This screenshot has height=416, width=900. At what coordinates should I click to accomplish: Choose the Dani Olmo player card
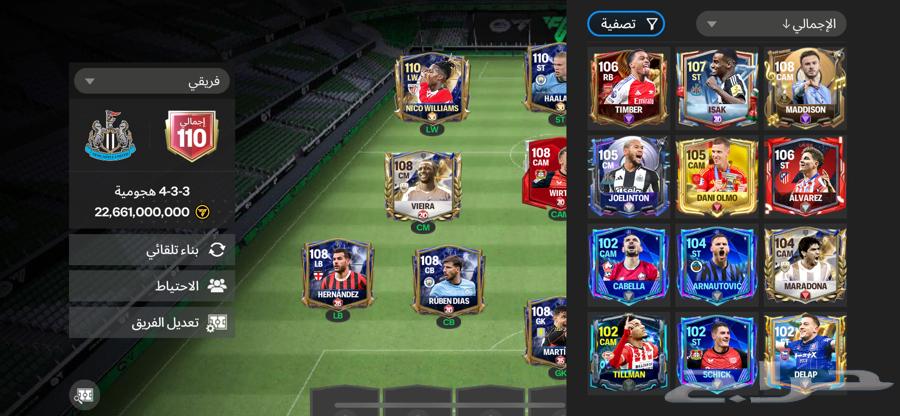point(717,178)
